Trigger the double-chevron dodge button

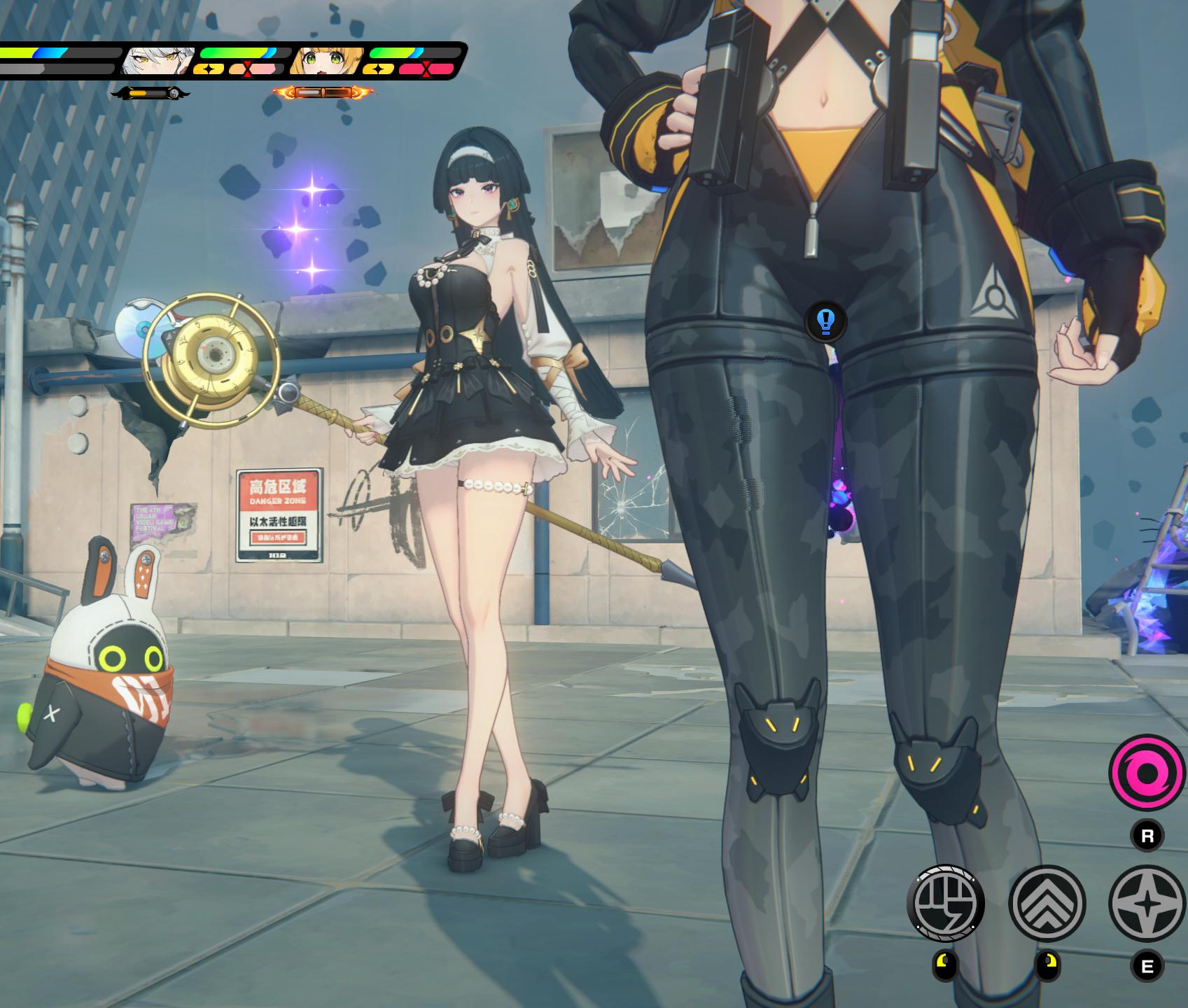click(1047, 903)
